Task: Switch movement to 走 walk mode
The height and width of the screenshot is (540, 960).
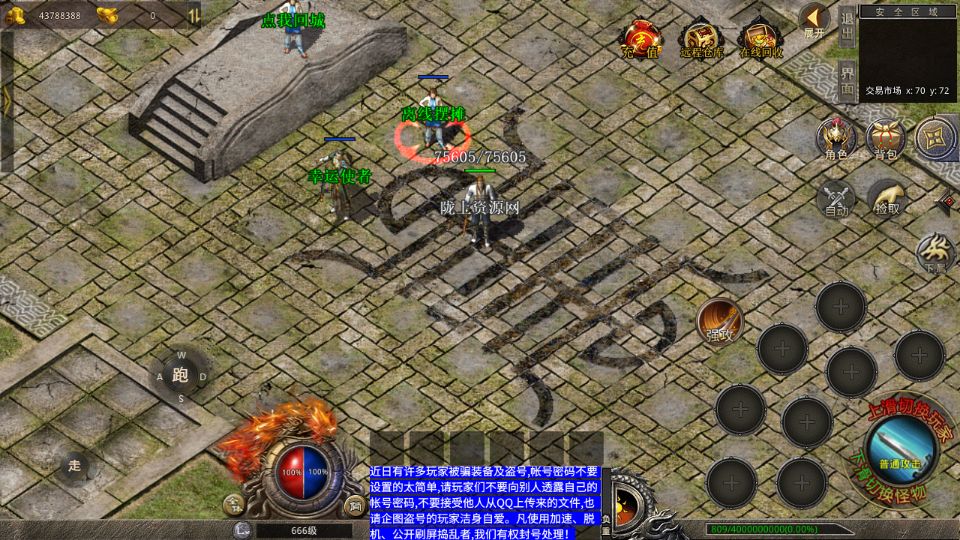Action: click(74, 465)
